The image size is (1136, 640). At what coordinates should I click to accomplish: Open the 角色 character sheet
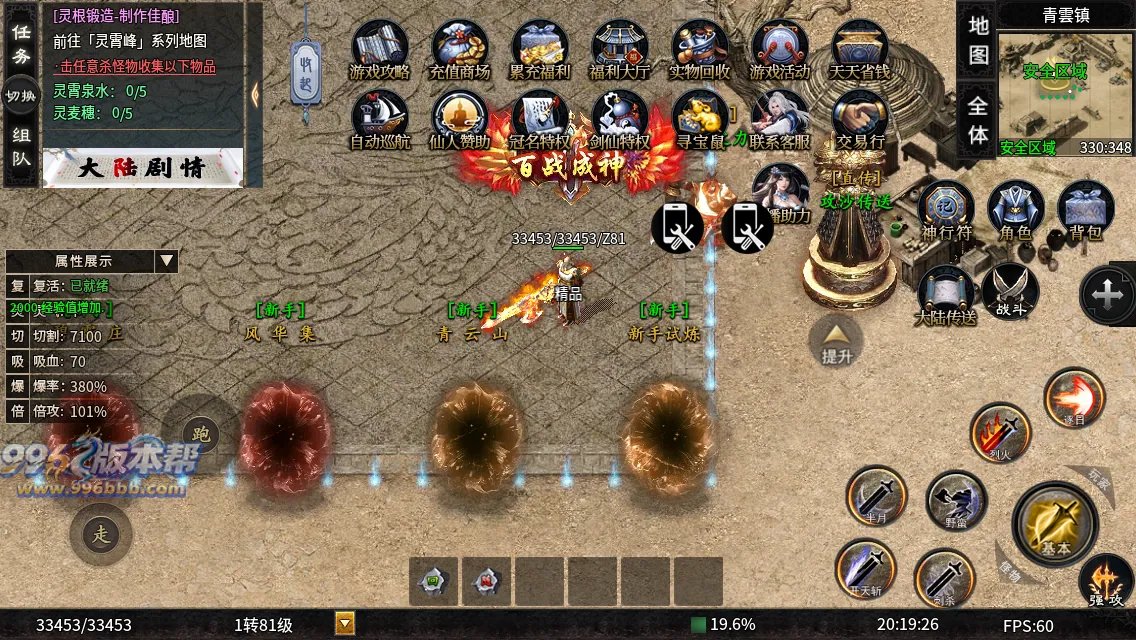click(x=1015, y=210)
